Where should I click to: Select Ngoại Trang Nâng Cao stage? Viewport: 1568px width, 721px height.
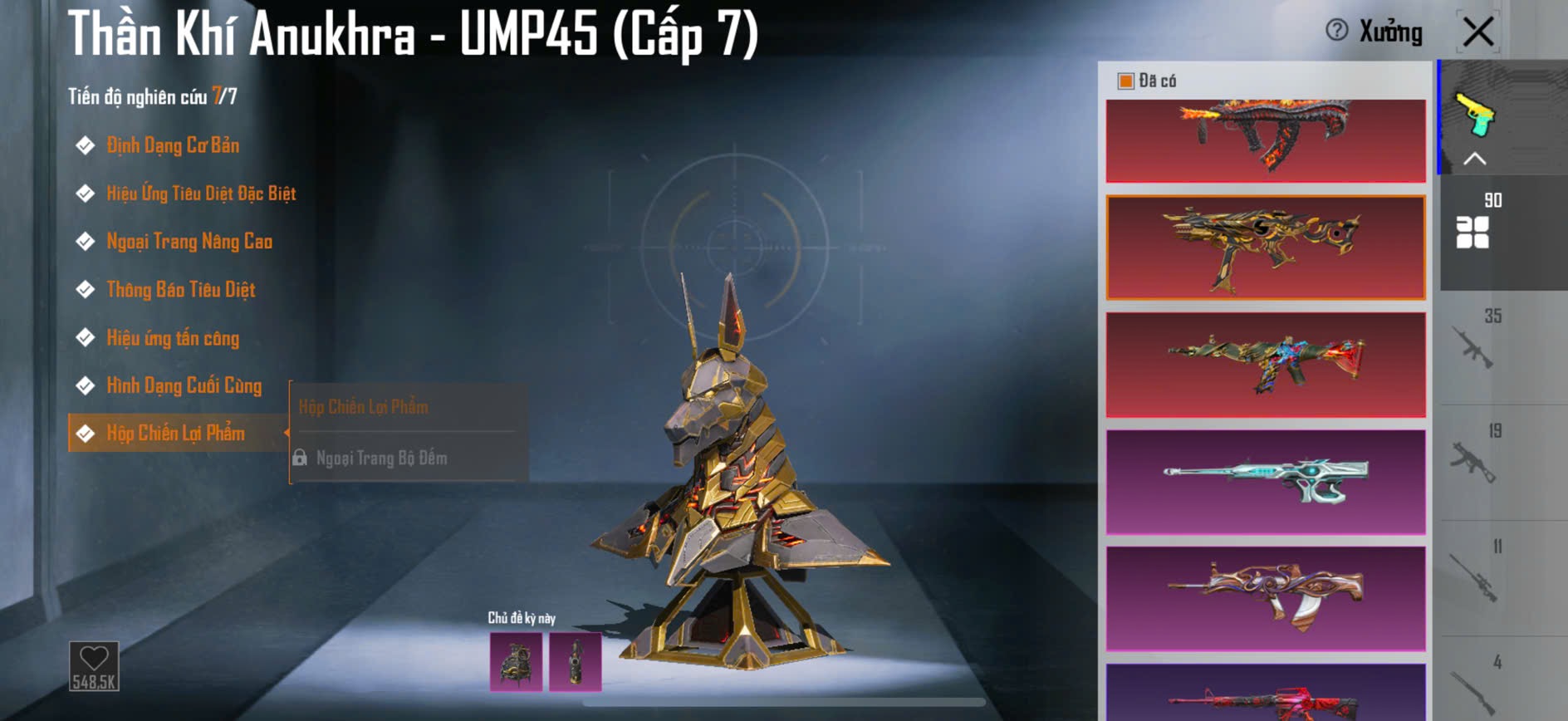tap(189, 242)
